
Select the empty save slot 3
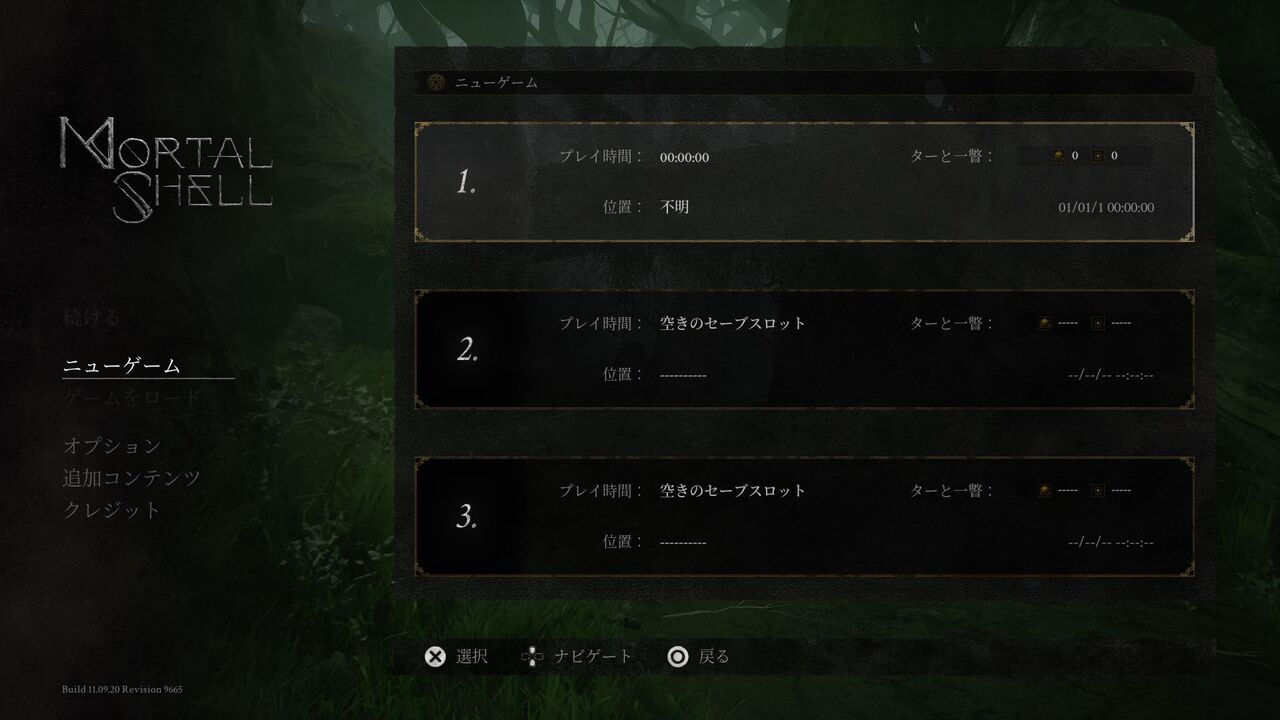[x=800, y=516]
